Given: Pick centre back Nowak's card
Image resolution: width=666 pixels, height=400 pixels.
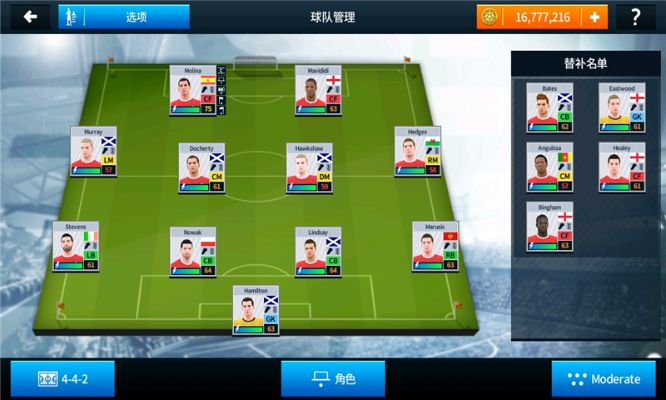Looking at the screenshot, I should click(192, 251).
